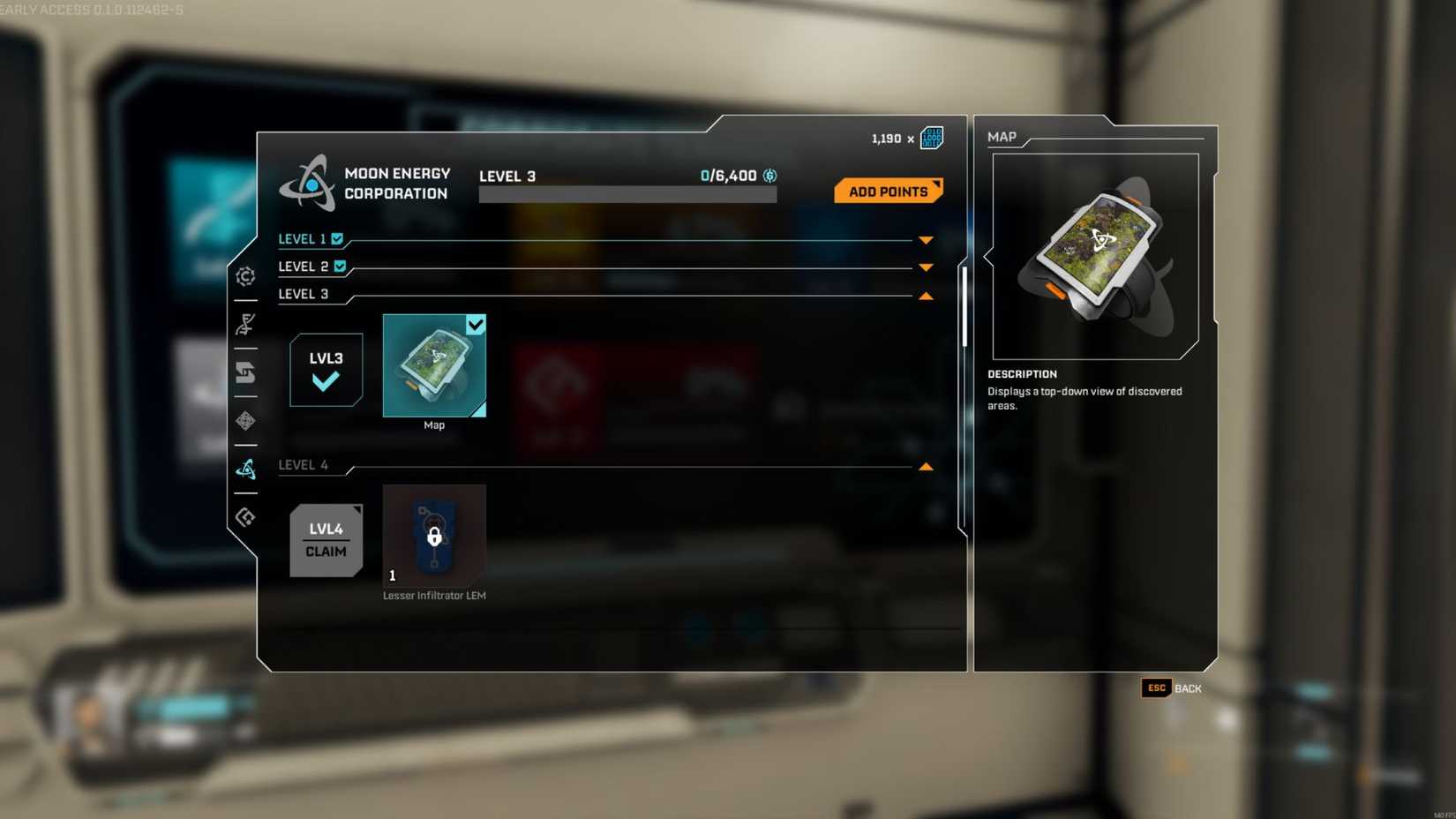Click the currency coin icon beside 1,190

point(931,138)
